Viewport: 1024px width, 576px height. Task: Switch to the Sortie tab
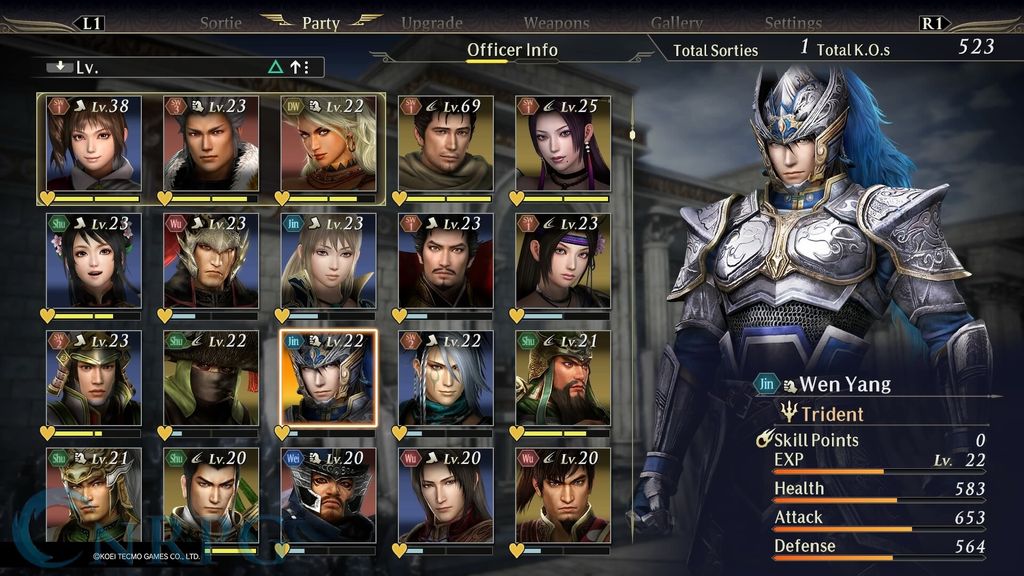pos(221,22)
